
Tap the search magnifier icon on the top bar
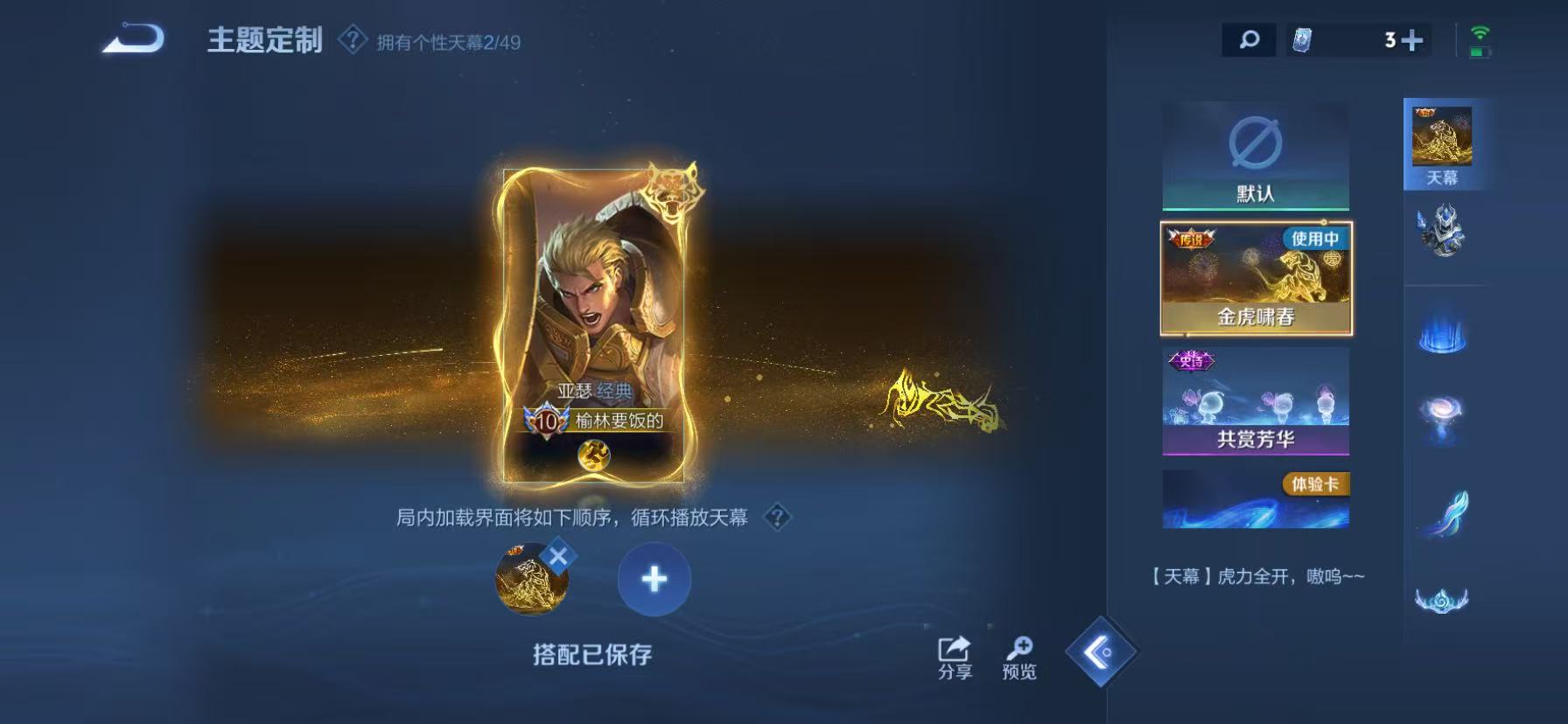[1249, 39]
